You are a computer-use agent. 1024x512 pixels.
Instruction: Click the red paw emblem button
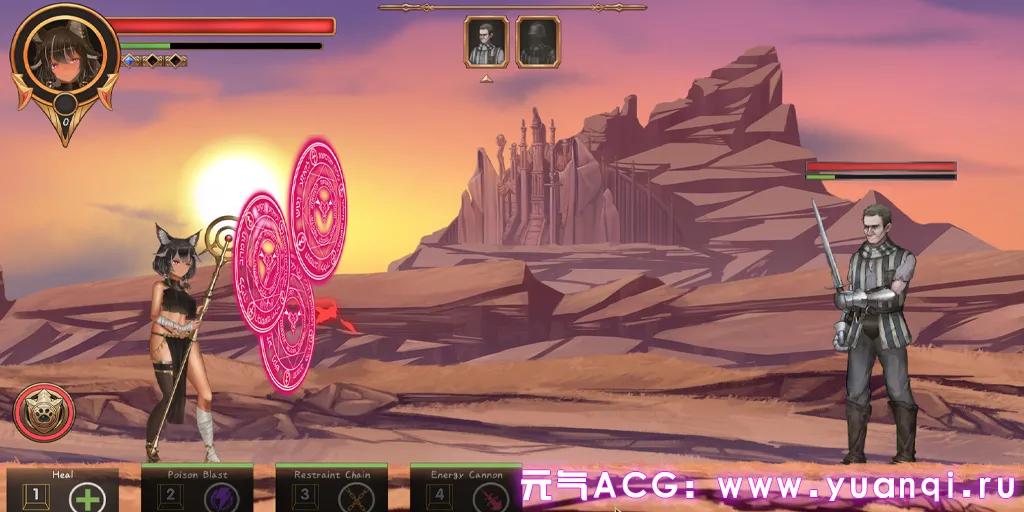pos(40,413)
